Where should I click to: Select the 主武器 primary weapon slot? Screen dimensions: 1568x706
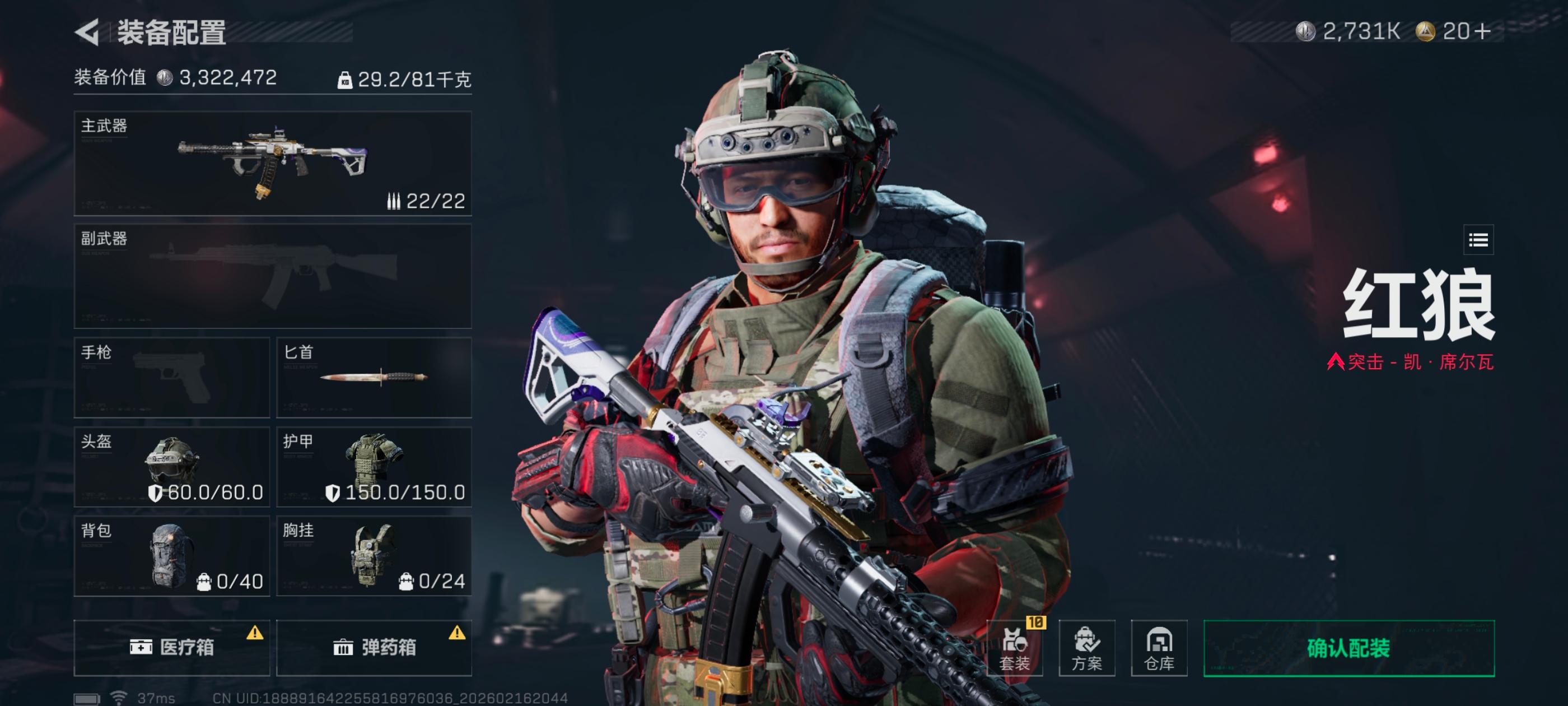(272, 163)
